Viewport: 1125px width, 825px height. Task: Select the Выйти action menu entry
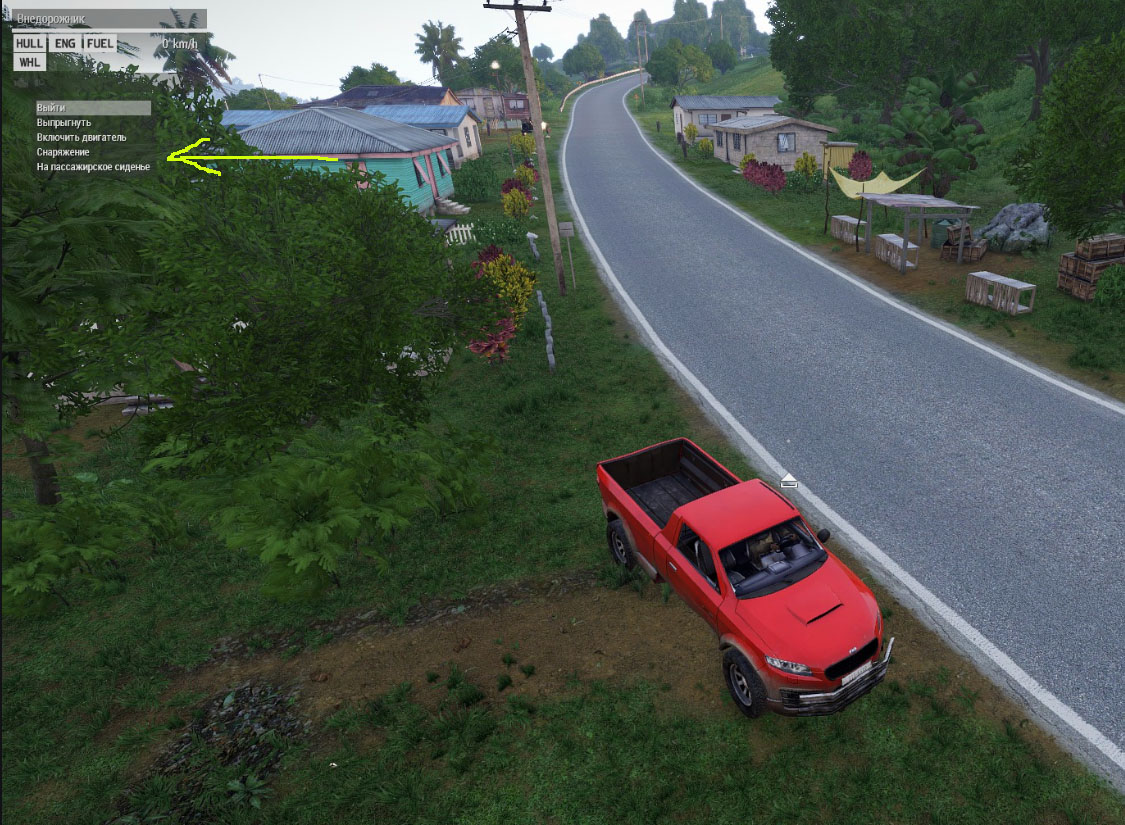51,108
